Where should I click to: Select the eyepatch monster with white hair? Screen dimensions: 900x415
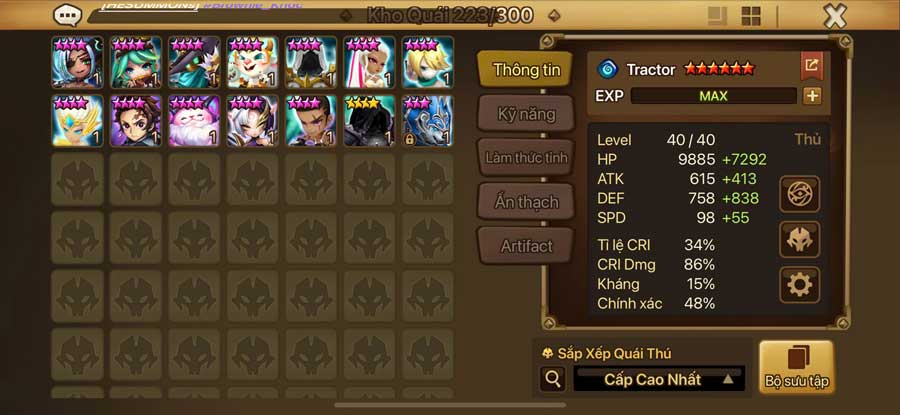tap(77, 62)
